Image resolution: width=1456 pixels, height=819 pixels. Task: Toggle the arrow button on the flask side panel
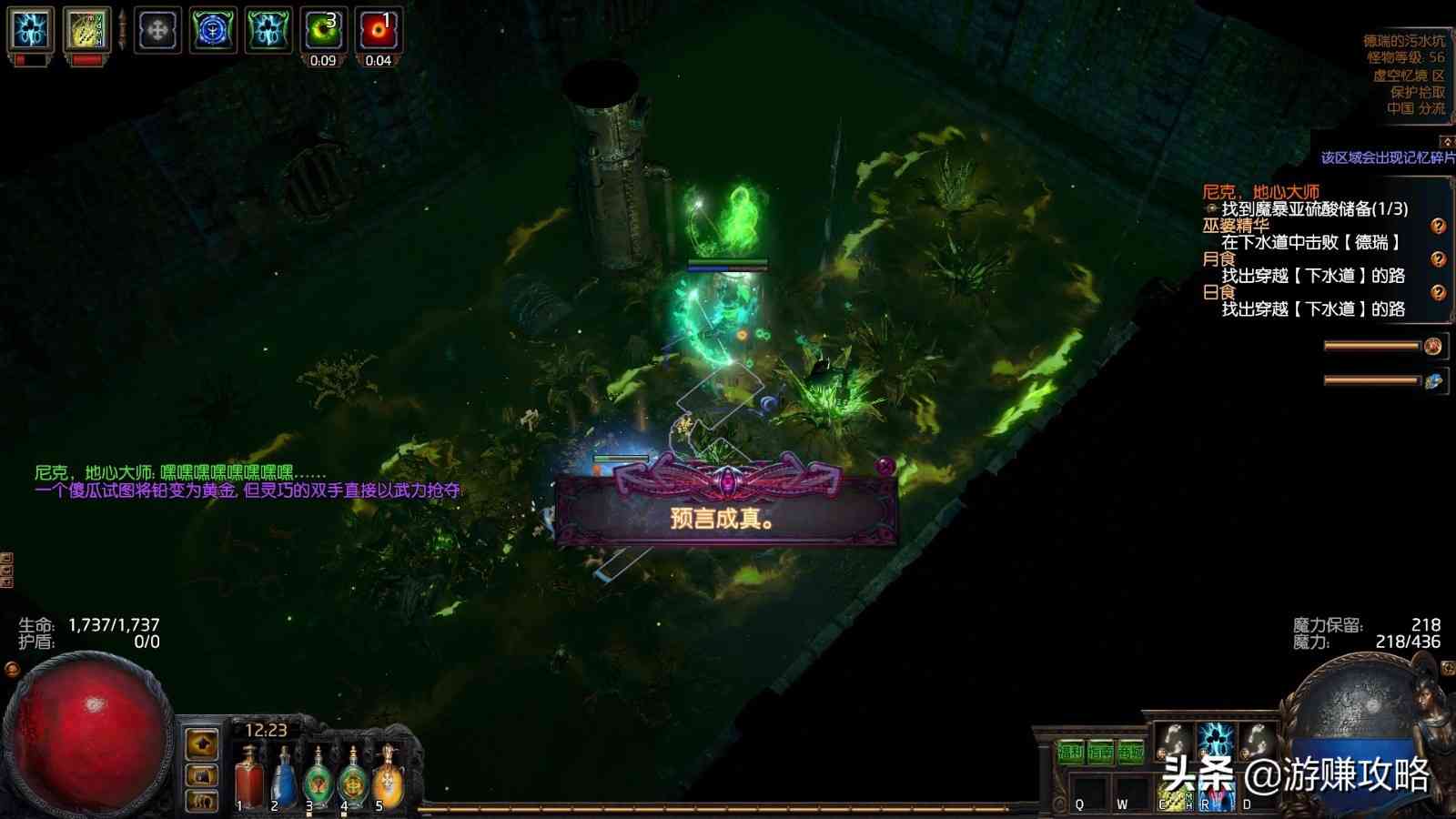201,743
